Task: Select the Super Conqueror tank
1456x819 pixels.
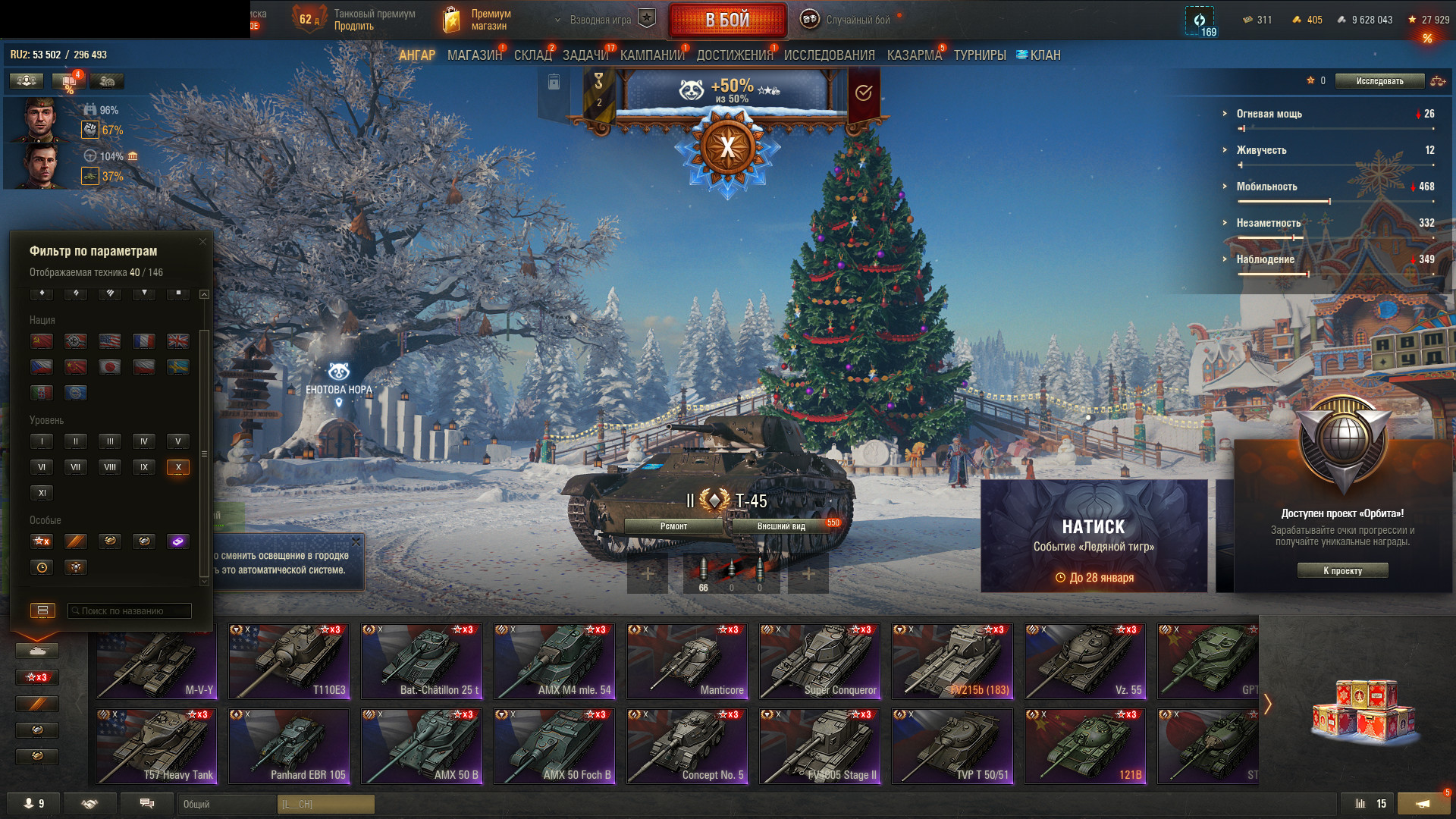Action: pyautogui.click(x=820, y=661)
